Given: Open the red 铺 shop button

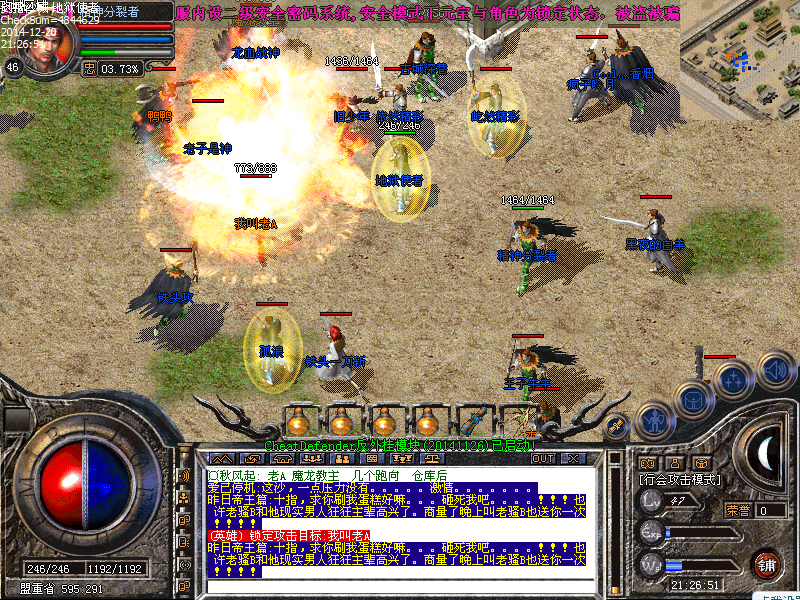Looking at the screenshot, I should pos(767,563).
